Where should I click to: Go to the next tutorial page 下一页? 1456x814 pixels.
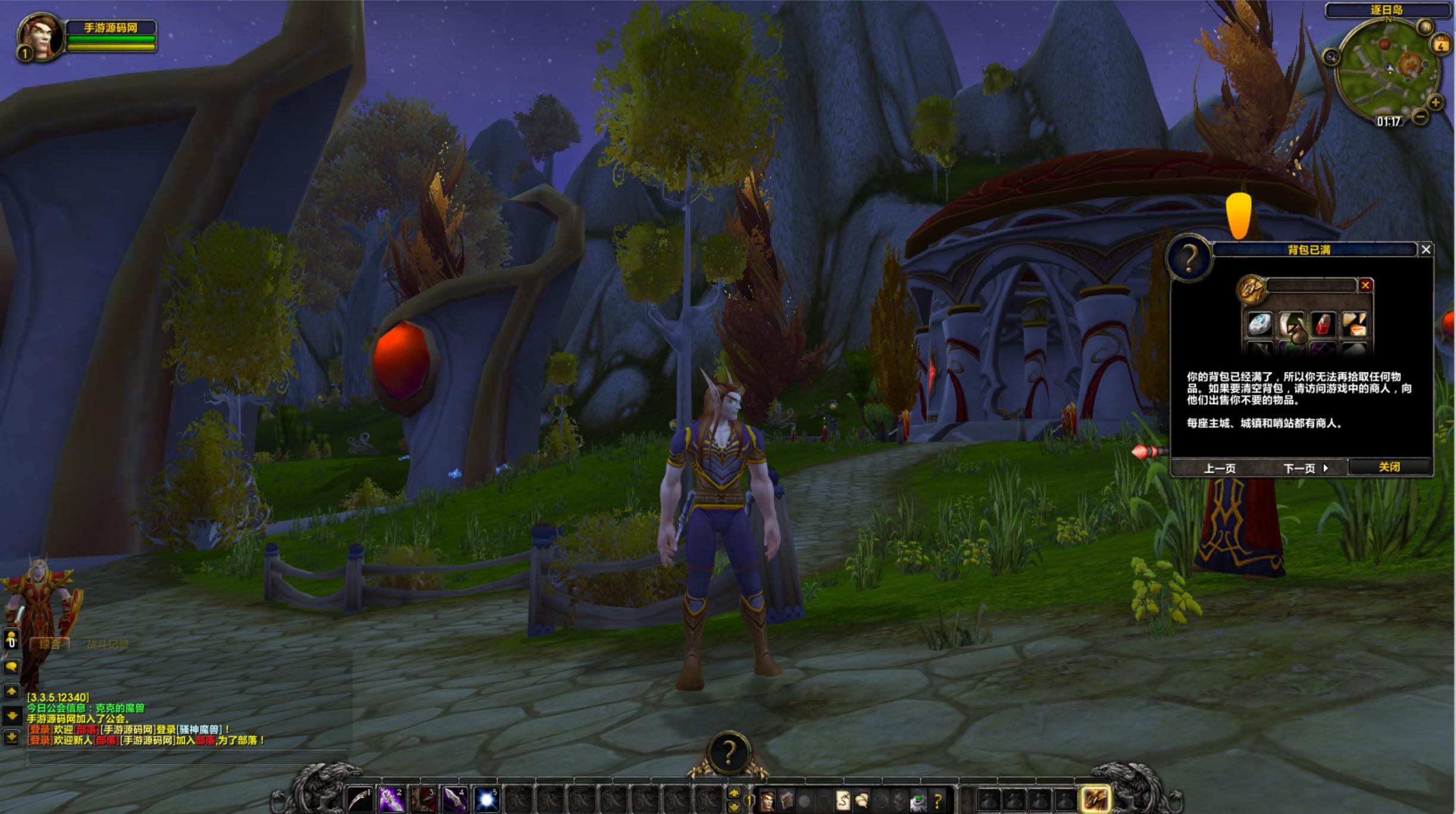point(1305,469)
